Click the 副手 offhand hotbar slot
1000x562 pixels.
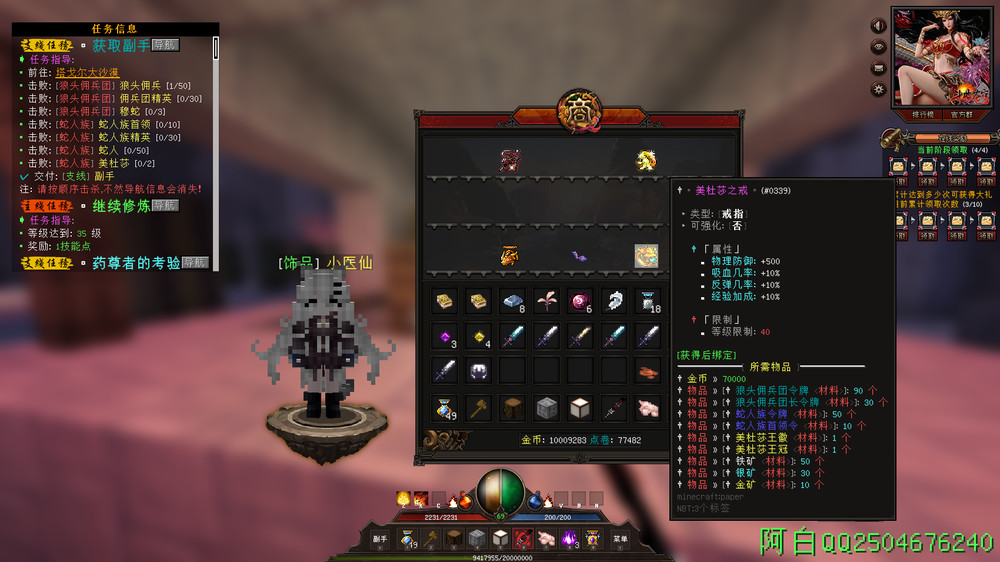(x=380, y=539)
